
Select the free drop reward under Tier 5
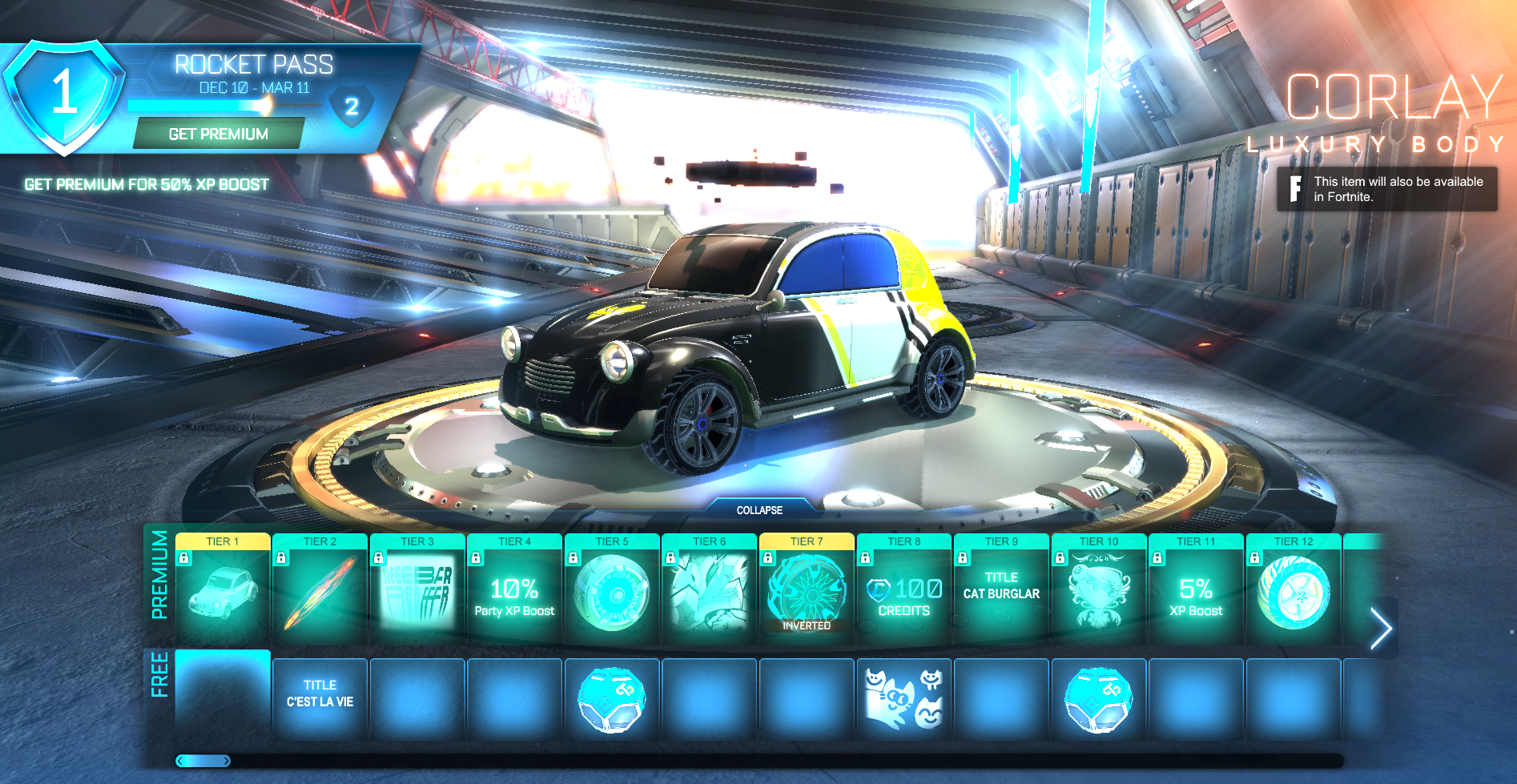click(612, 698)
